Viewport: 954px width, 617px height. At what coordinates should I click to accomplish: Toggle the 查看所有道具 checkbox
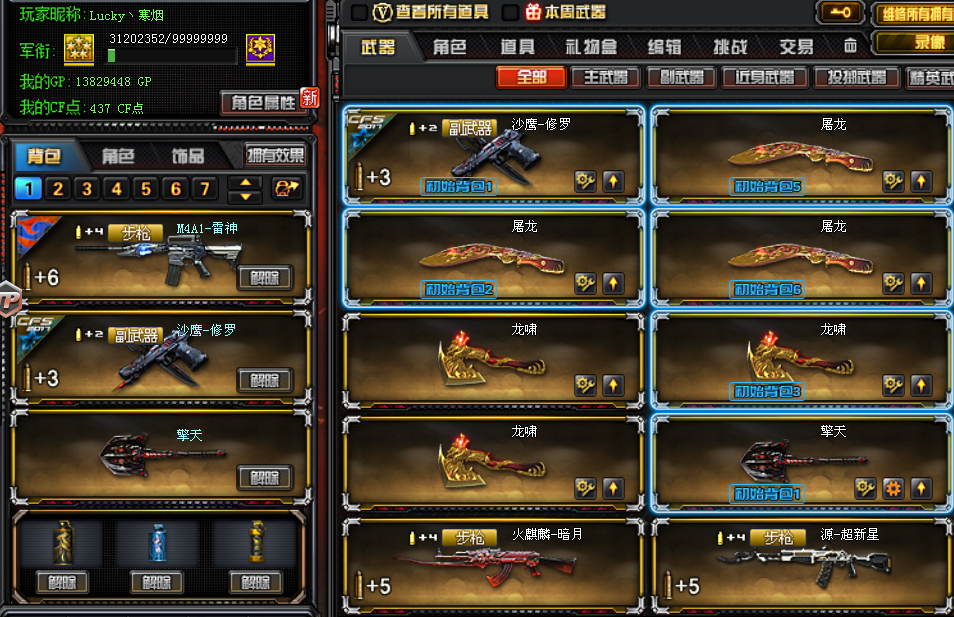[360, 12]
